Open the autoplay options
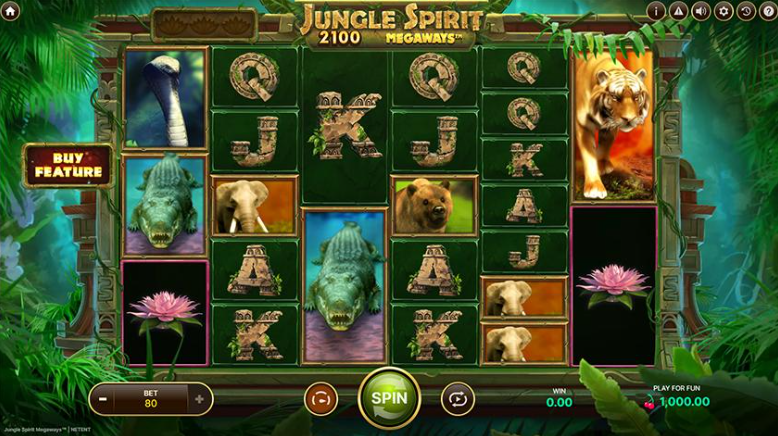 pos(456,398)
